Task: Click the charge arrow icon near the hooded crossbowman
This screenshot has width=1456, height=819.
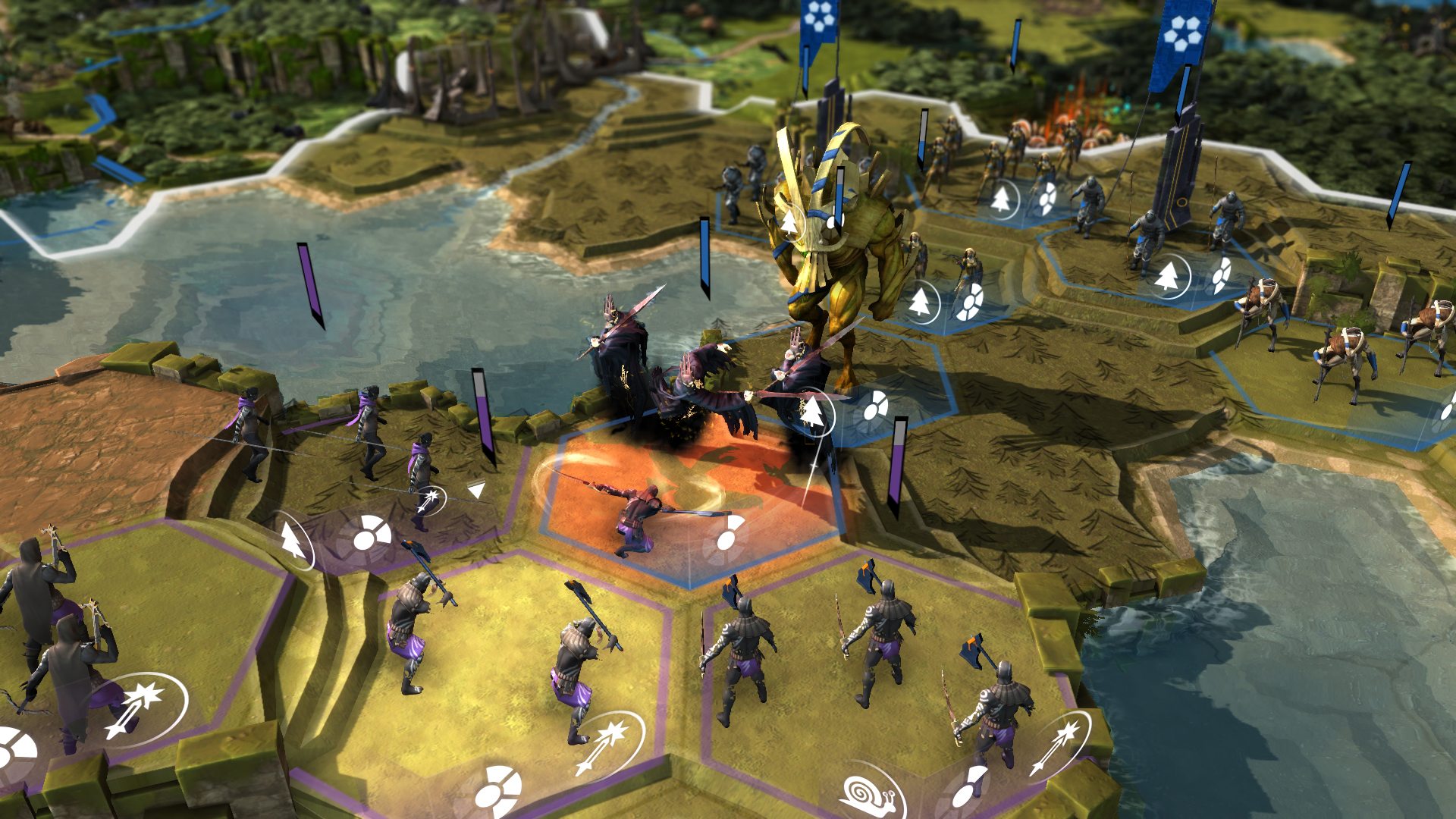Action: pos(431,498)
